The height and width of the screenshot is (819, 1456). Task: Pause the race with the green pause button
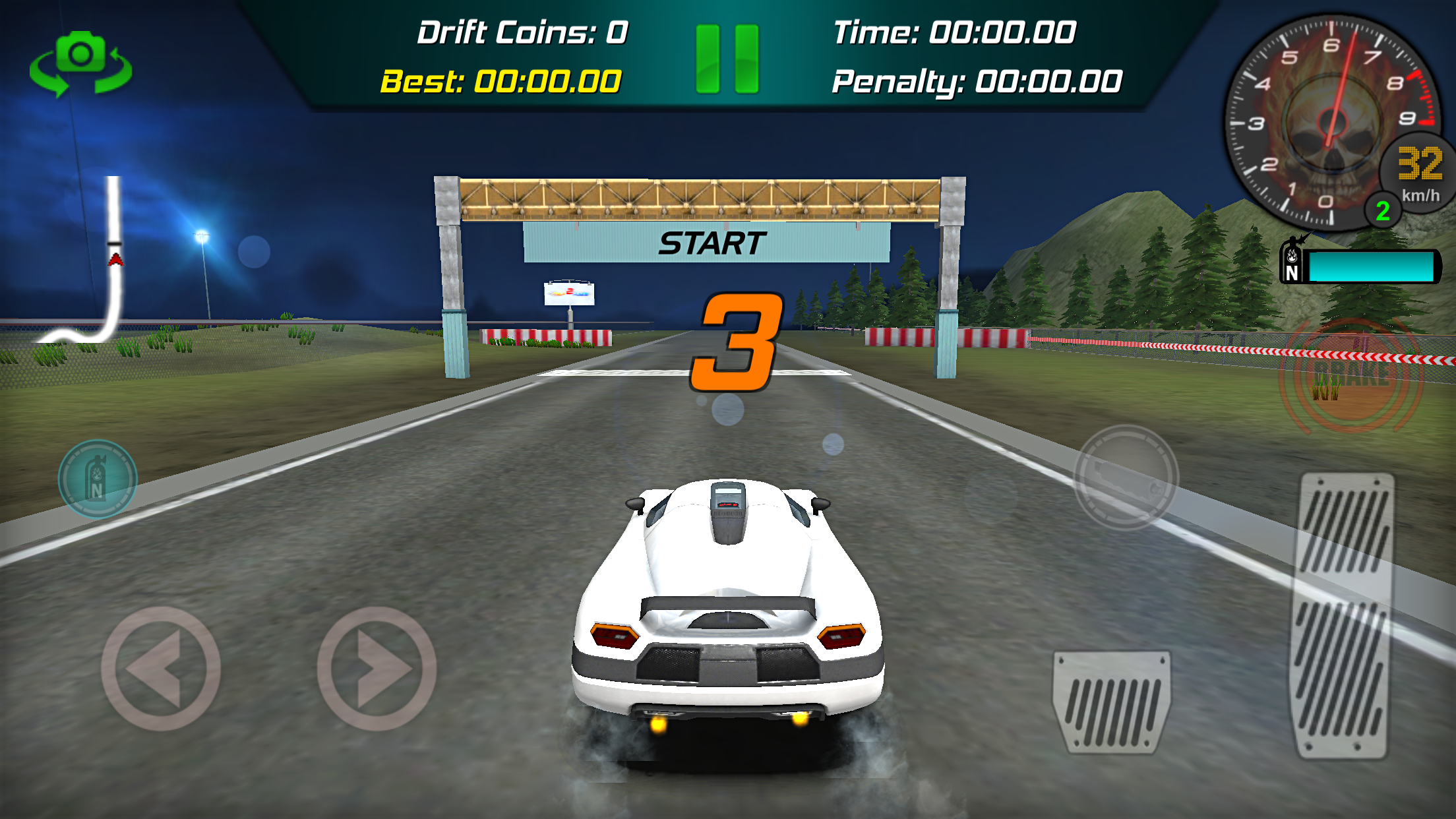tap(727, 59)
